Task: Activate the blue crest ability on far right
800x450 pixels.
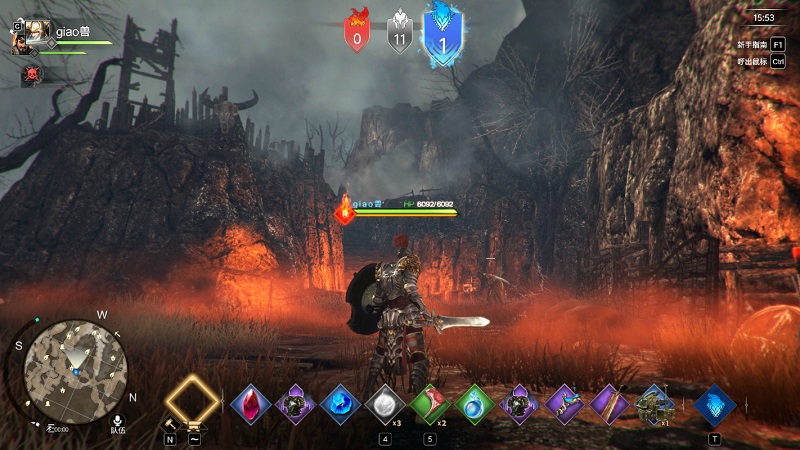Action: (714, 404)
